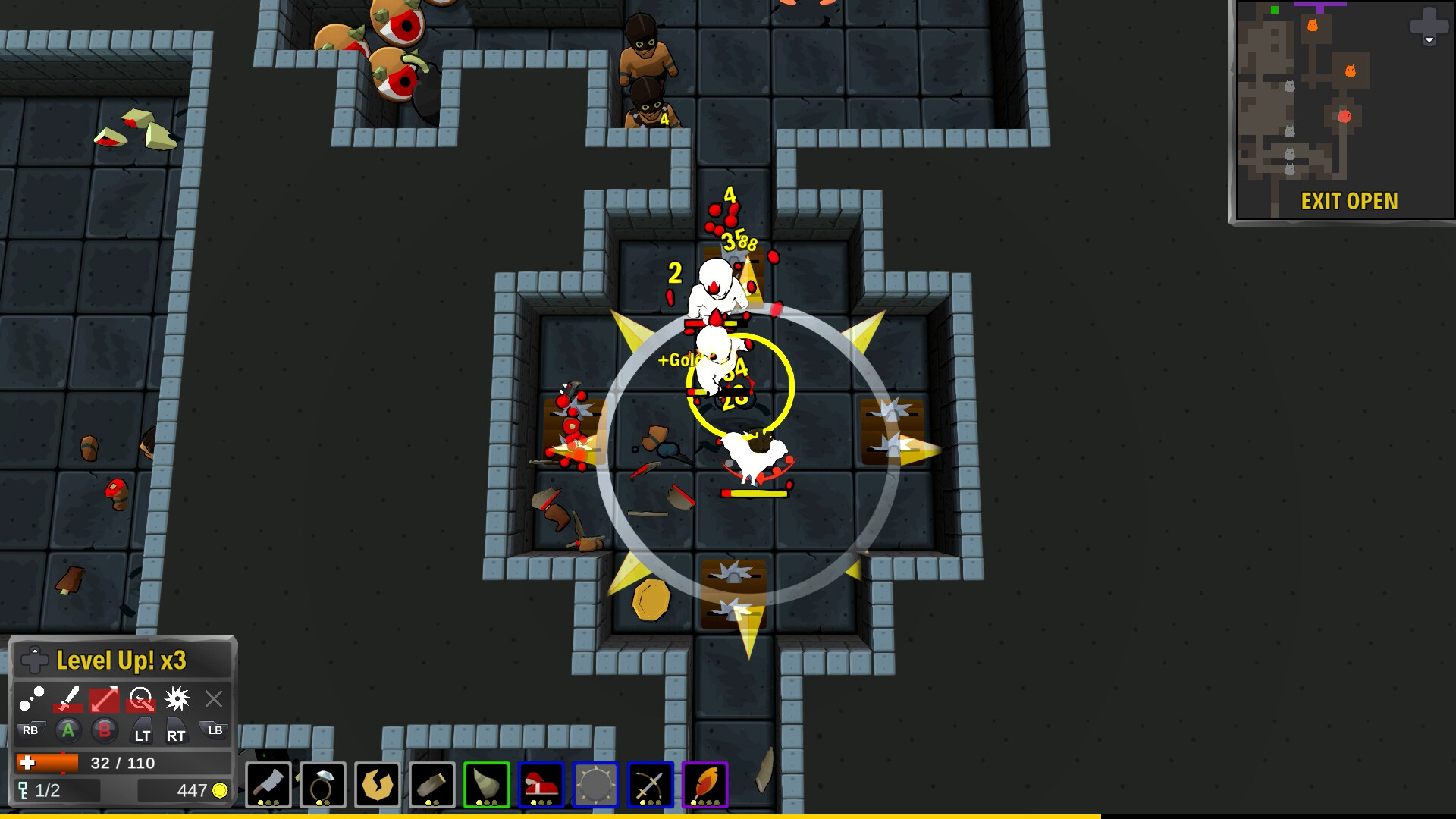This screenshot has height=819, width=1456.
Task: Click the bow and sword hotbar icon
Action: (649, 784)
